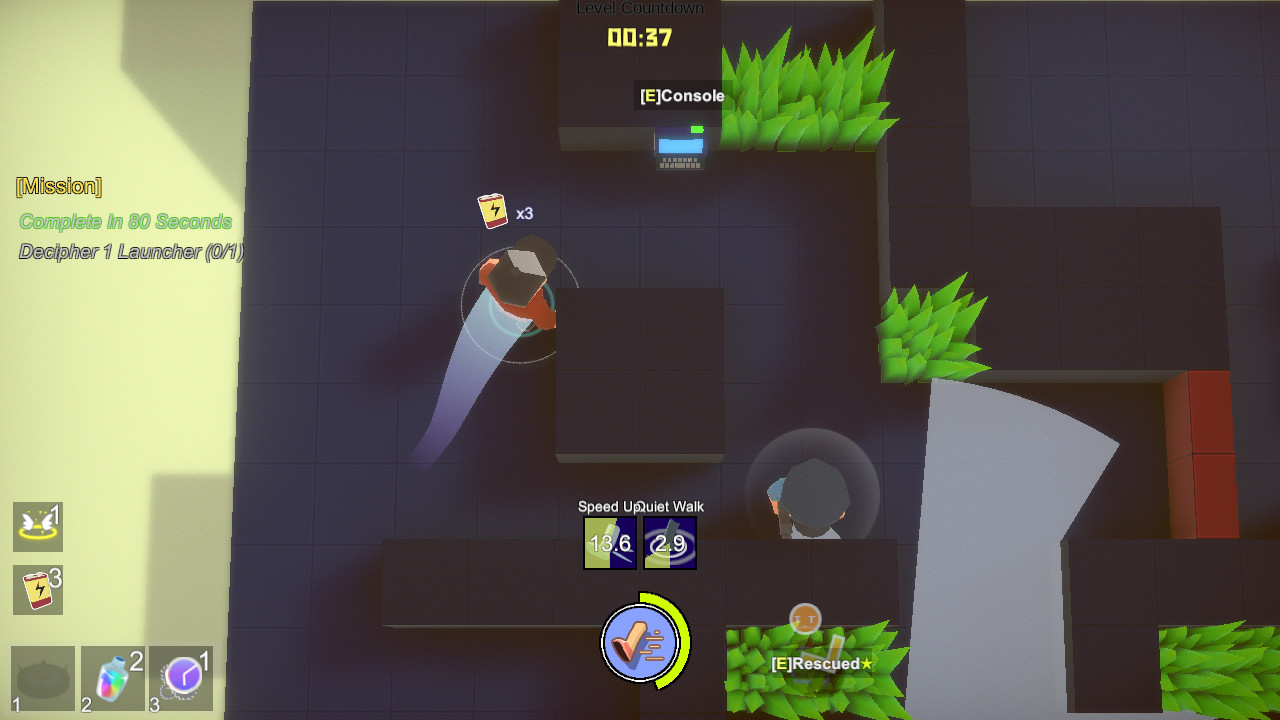Image resolution: width=1280 pixels, height=720 pixels.
Task: Click the land mine item in slot 1
Action: [x=43, y=677]
